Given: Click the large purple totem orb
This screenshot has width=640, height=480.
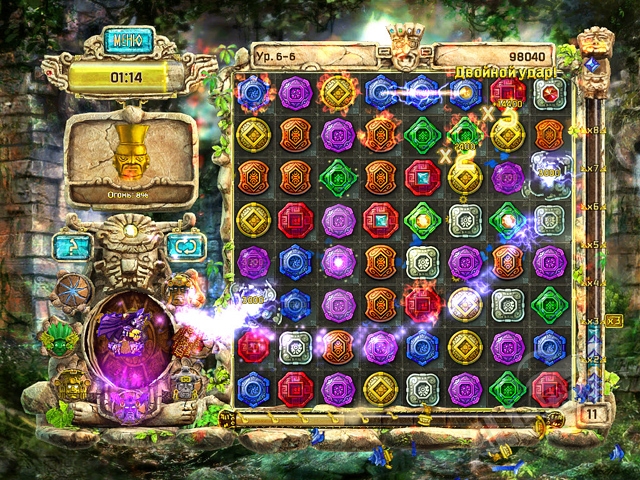Looking at the screenshot, I should point(129,340).
